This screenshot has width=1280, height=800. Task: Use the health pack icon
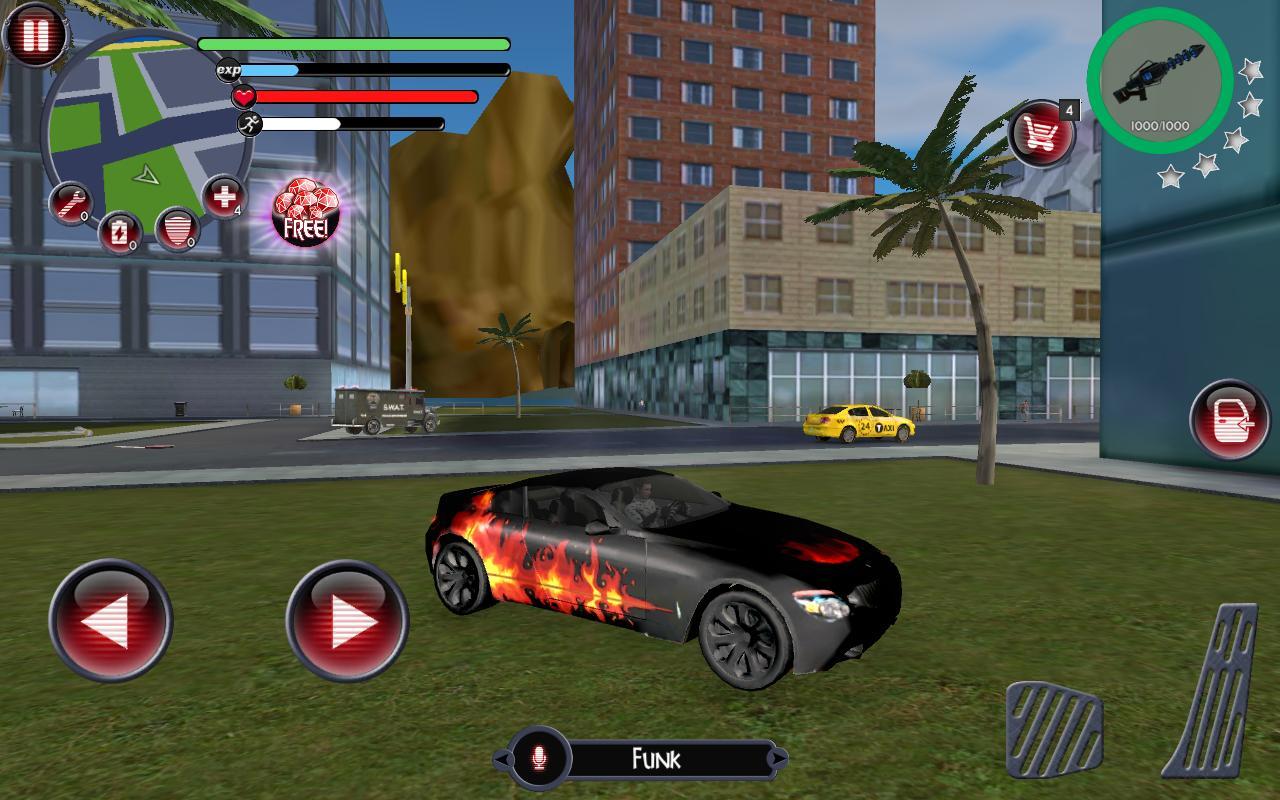pos(222,197)
